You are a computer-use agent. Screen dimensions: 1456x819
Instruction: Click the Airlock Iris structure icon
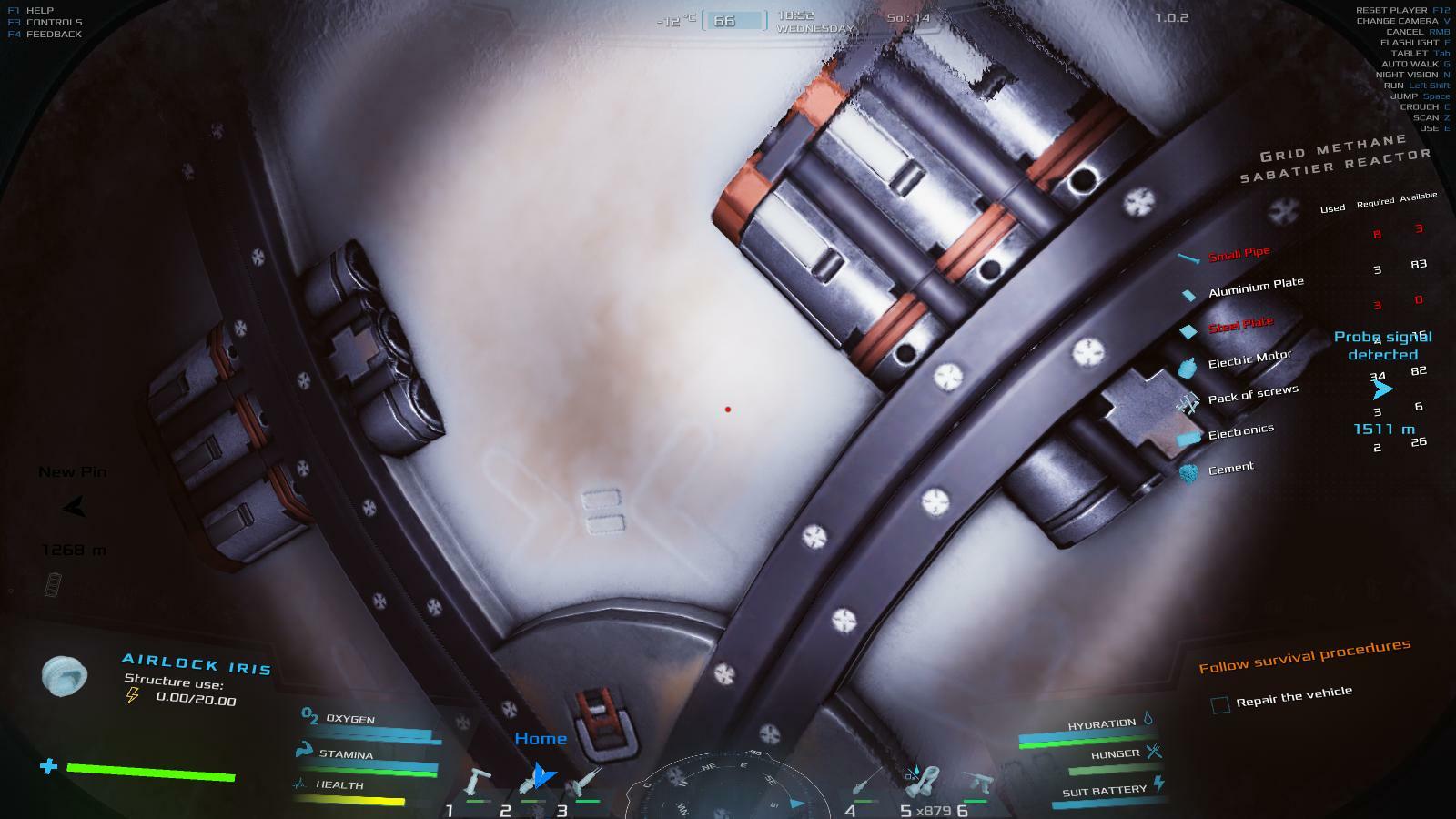tap(65, 676)
